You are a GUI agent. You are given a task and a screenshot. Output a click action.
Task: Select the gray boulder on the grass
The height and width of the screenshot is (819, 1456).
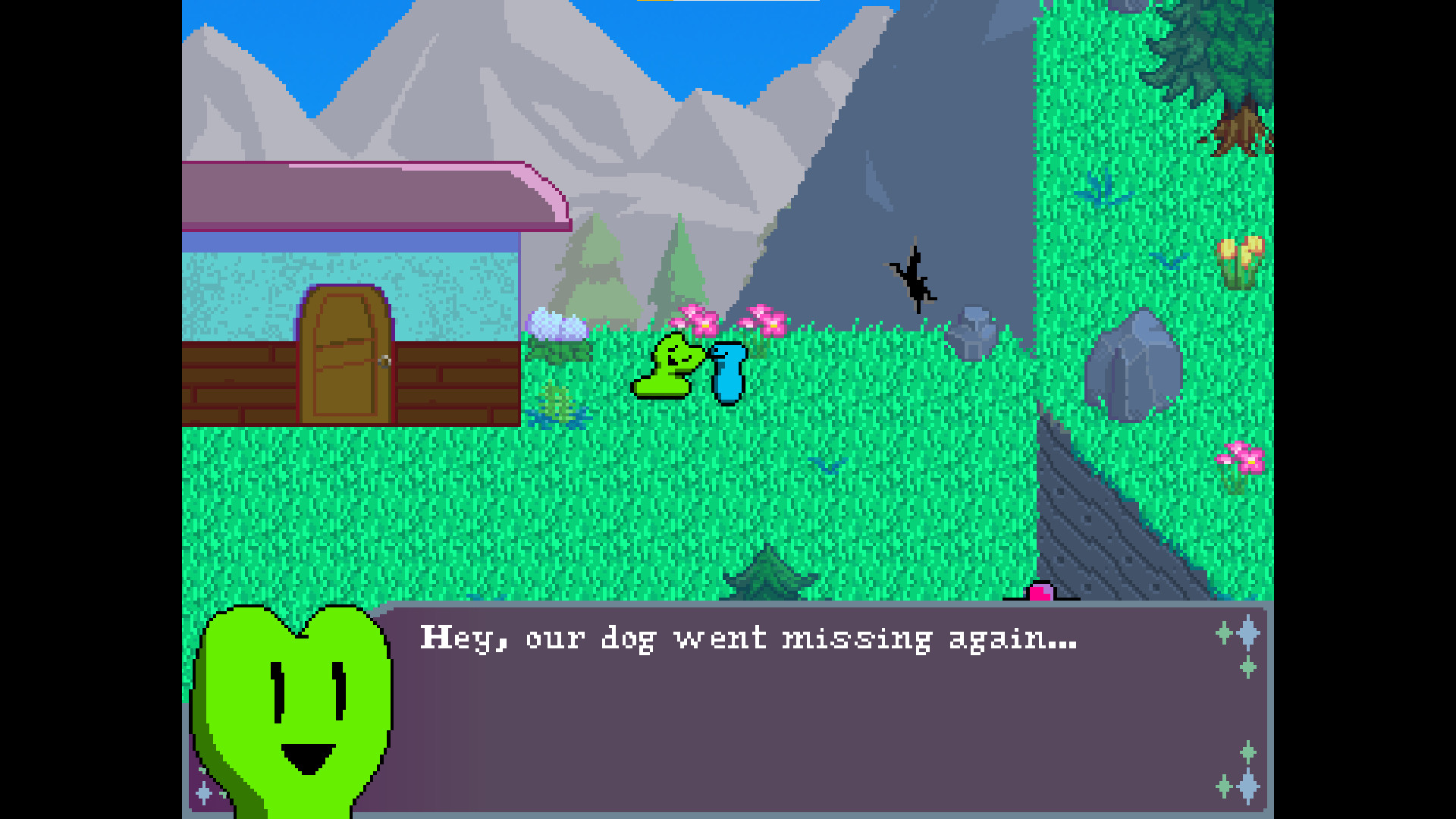click(1134, 364)
